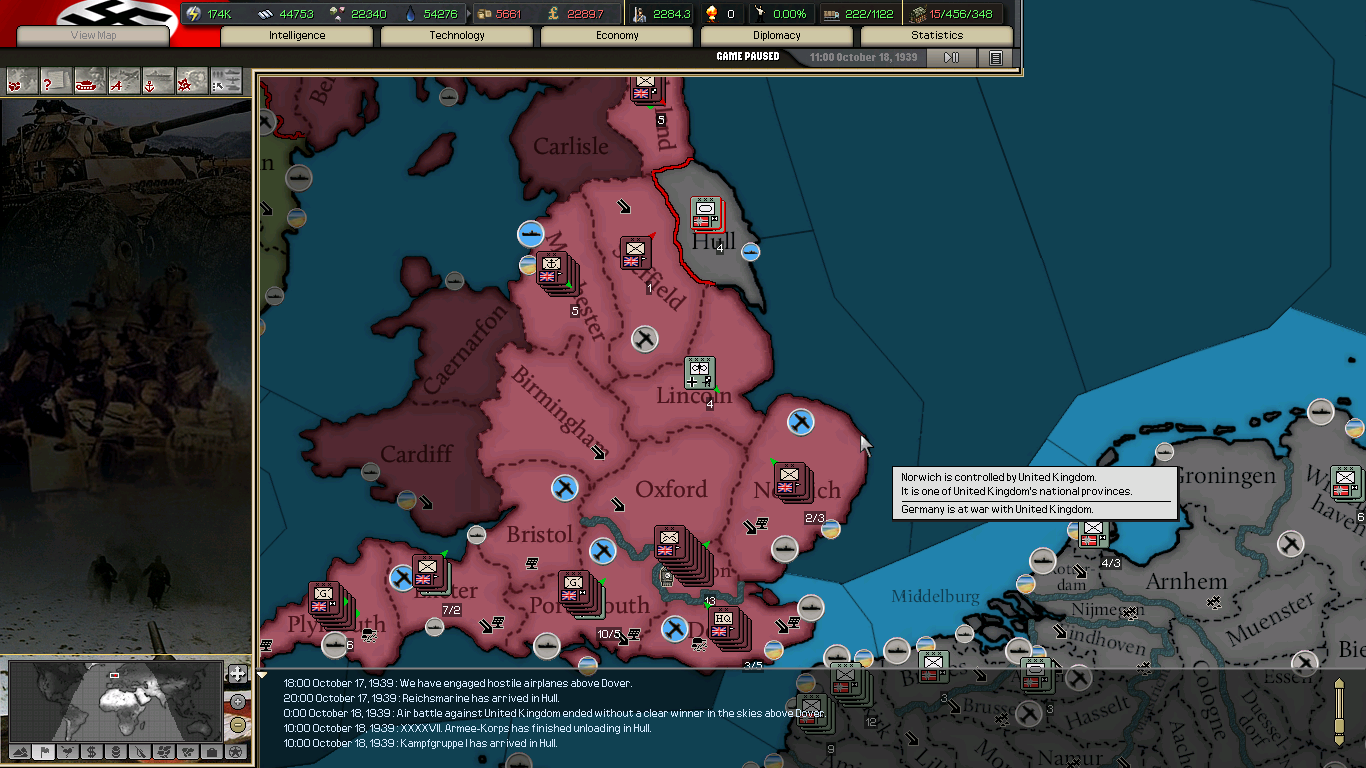1366x768 pixels.
Task: Zoom out with the minimap minus button
Action: (x=237, y=725)
